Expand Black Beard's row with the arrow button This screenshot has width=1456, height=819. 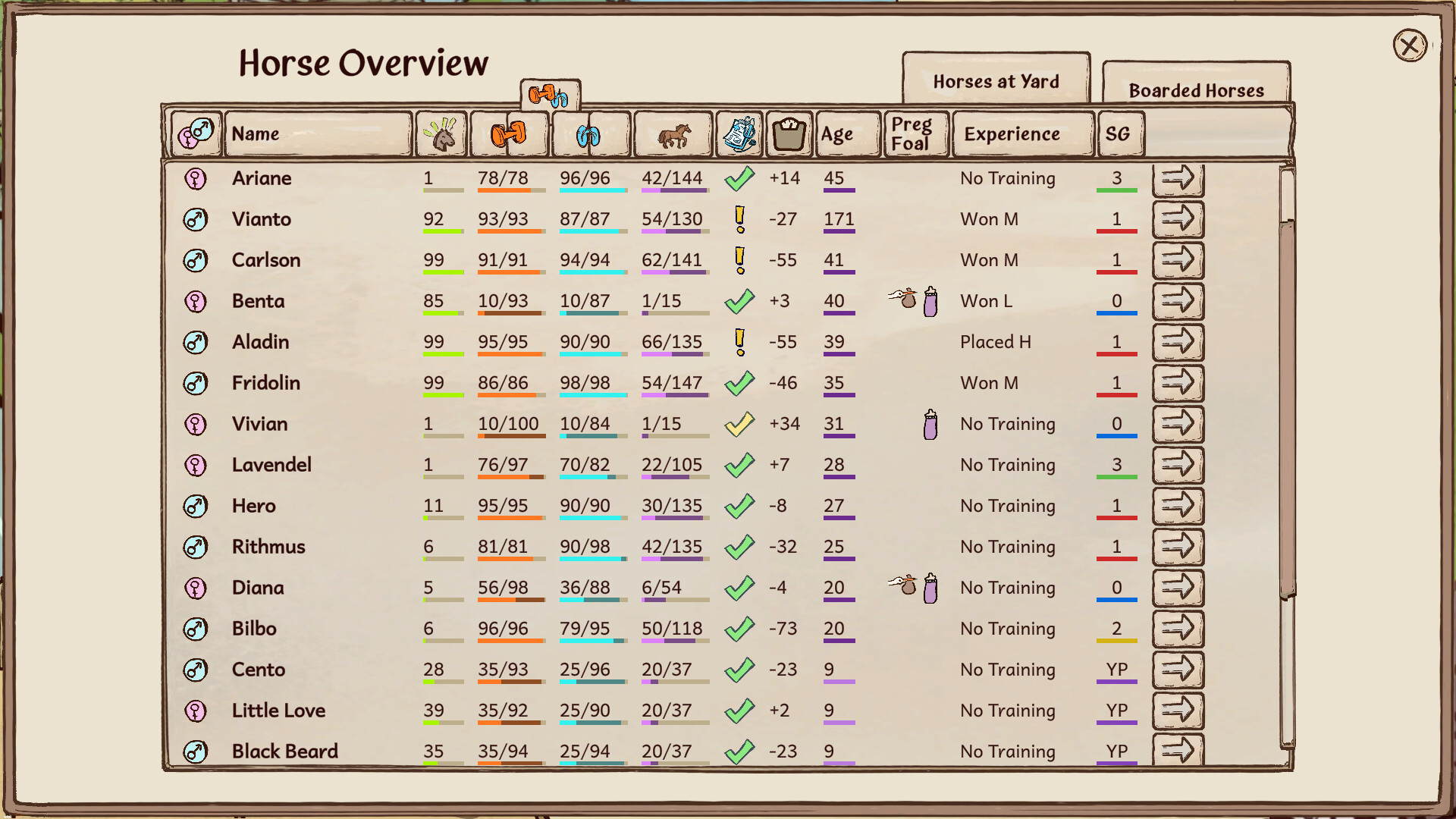tap(1178, 751)
